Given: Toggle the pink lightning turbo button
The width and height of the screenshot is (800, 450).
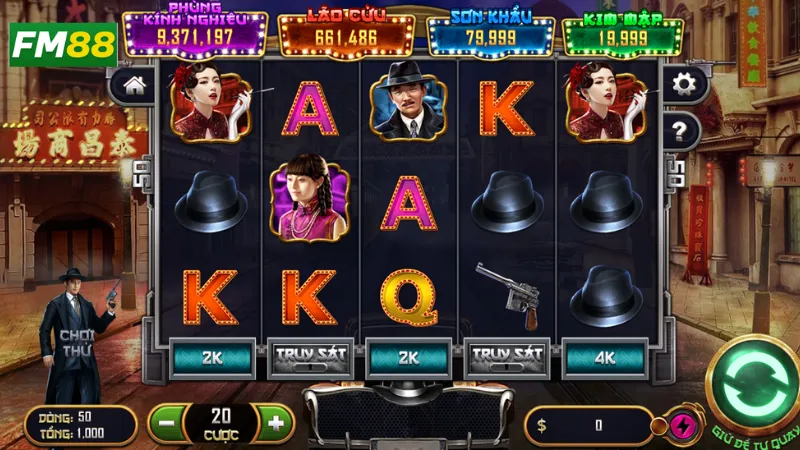Looking at the screenshot, I should click(x=685, y=424).
